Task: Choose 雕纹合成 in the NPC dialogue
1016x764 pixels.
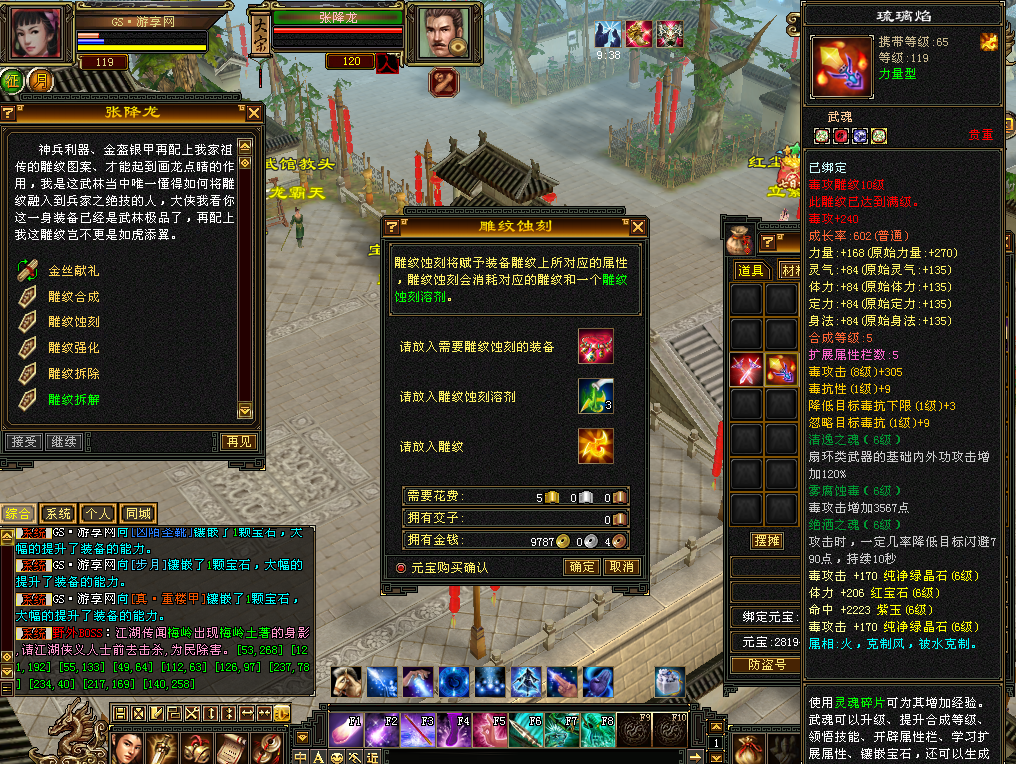Action: 73,296
